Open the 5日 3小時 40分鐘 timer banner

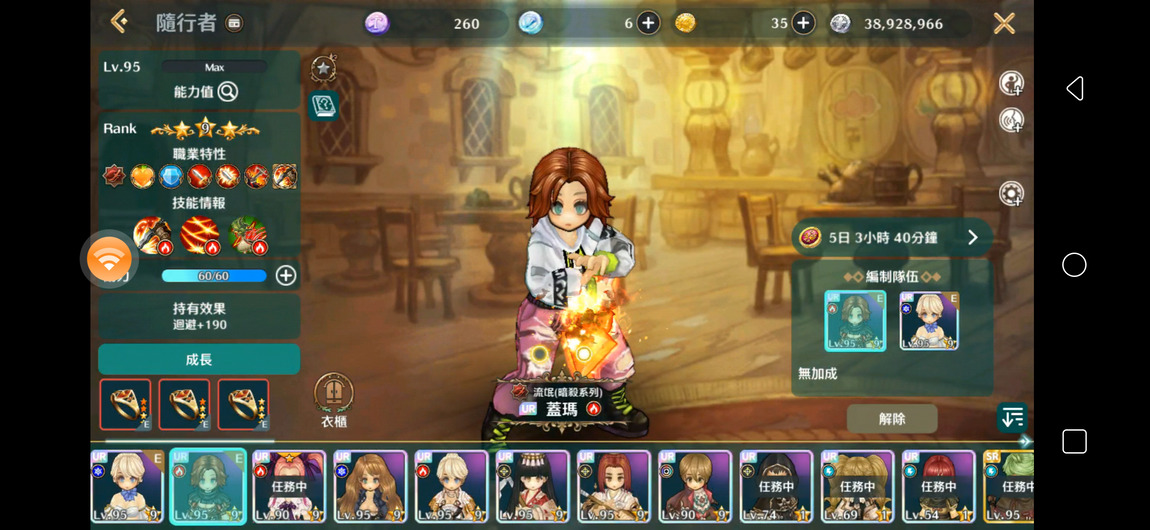click(892, 238)
